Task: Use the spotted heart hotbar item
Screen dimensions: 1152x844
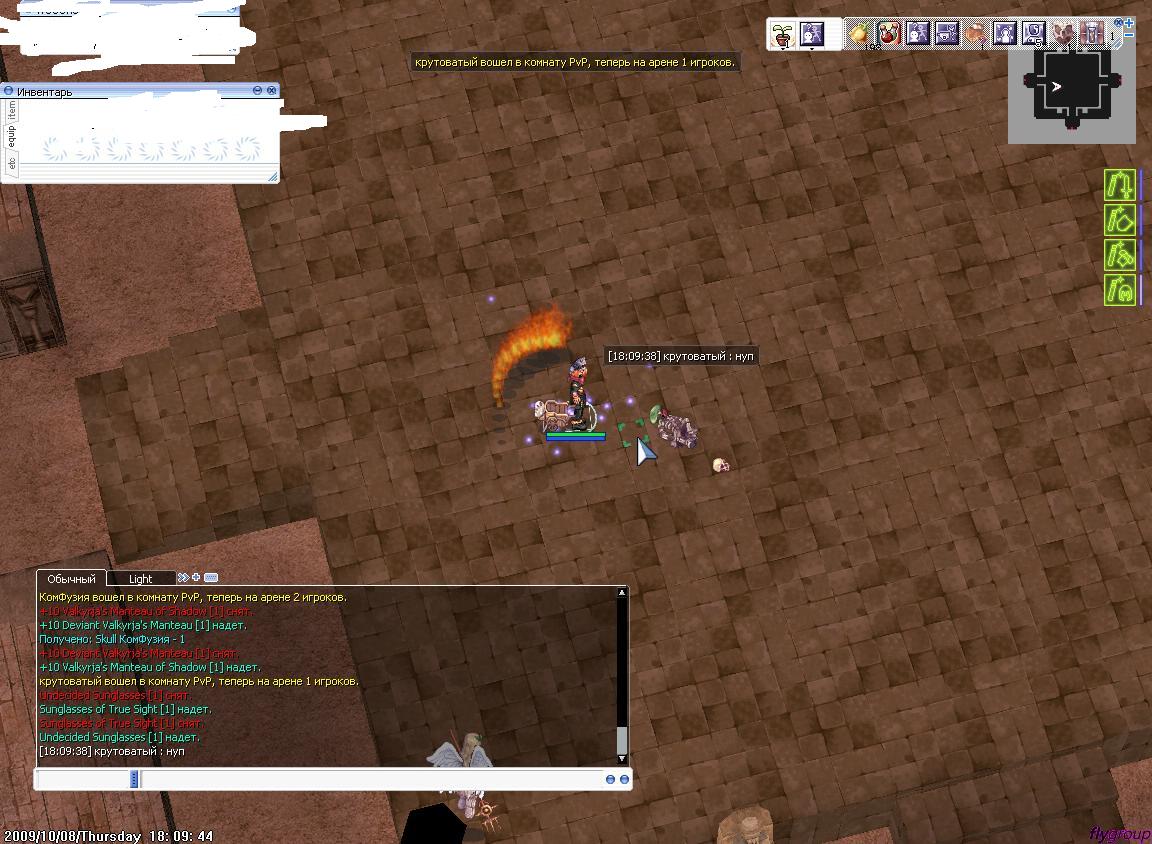Action: [1062, 34]
